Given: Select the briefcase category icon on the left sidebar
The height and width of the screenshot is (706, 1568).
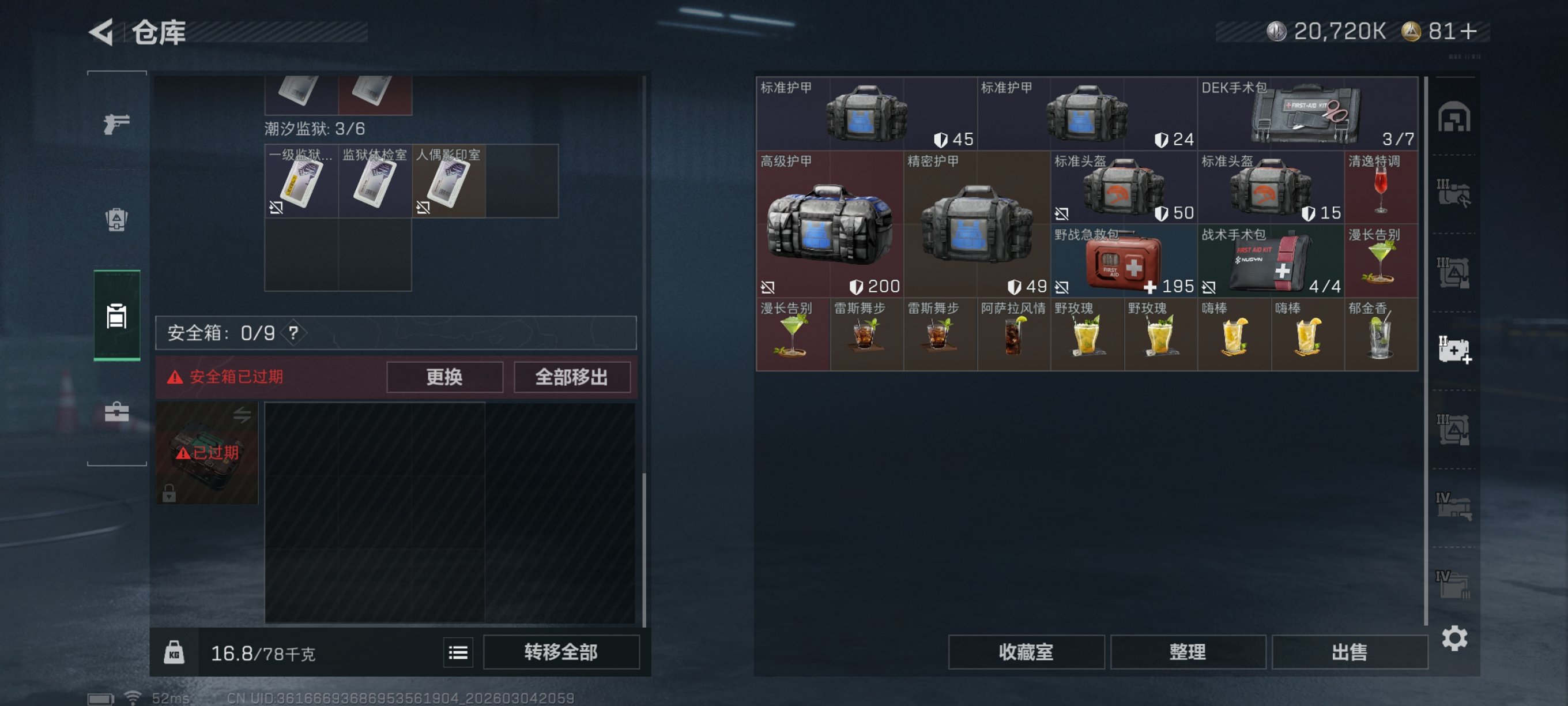Looking at the screenshot, I should point(116,412).
